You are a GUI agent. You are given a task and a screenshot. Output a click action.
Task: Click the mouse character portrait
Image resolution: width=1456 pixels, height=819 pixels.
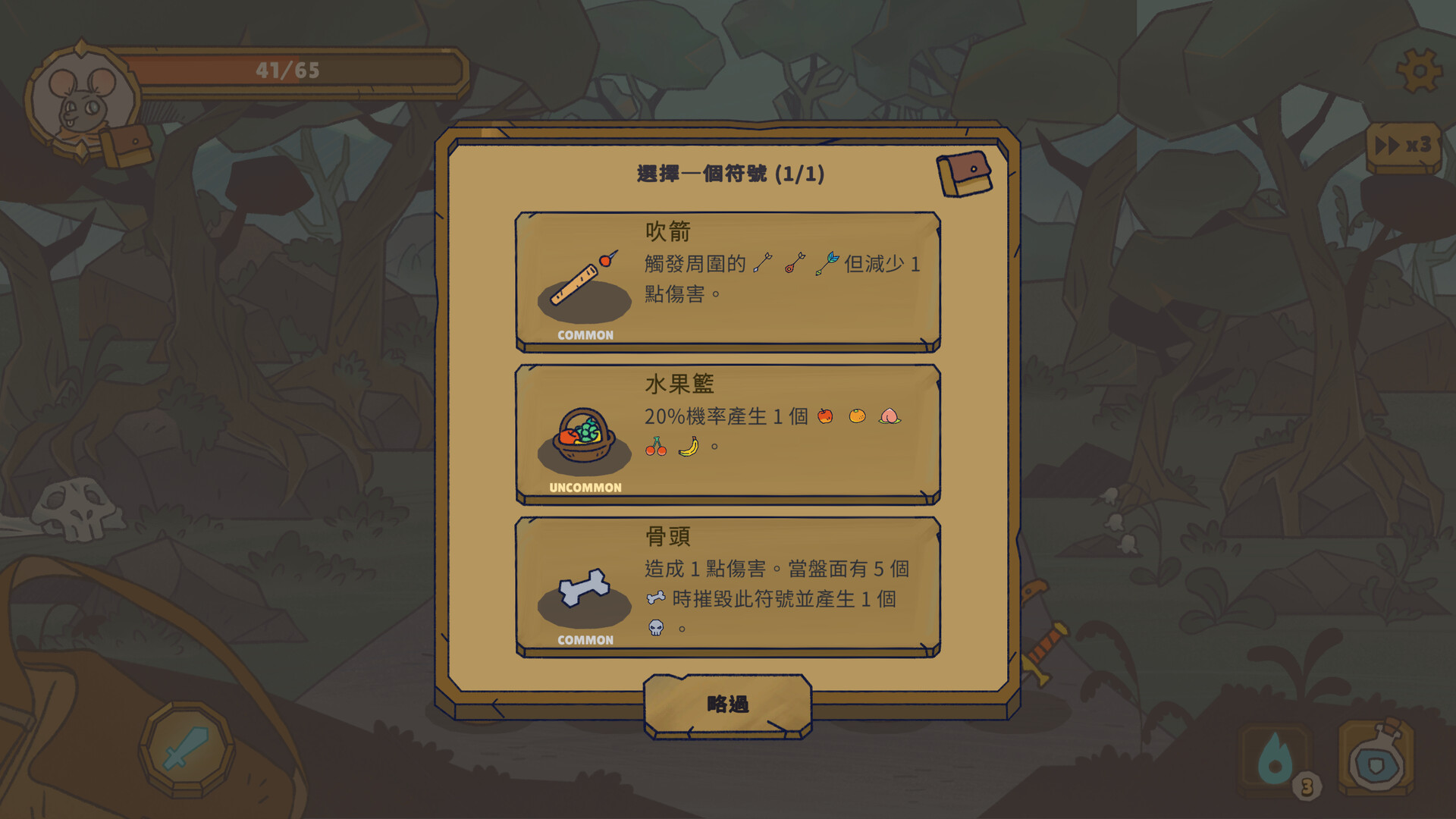click(82, 102)
